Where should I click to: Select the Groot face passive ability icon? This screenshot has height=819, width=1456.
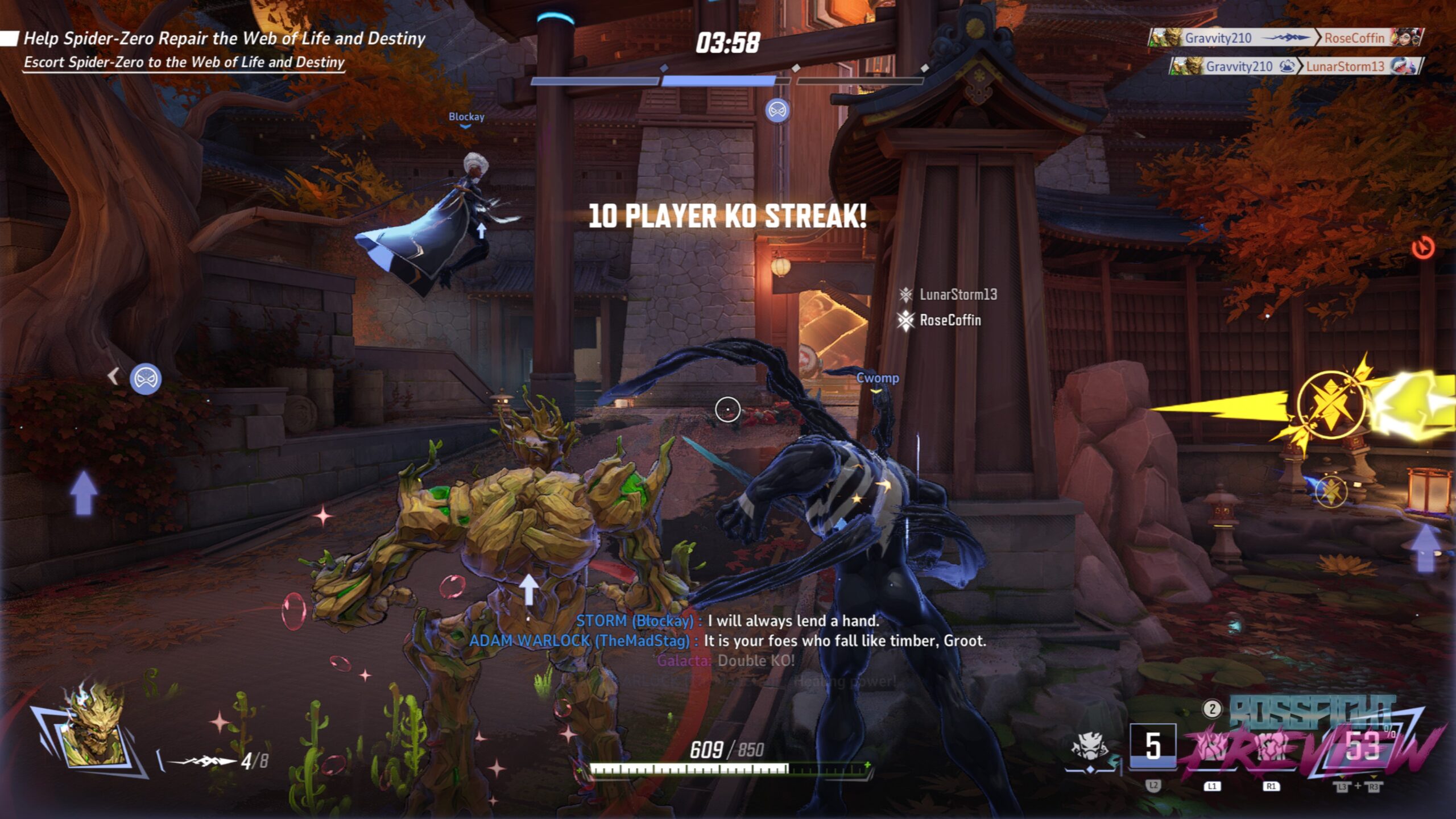1089,745
